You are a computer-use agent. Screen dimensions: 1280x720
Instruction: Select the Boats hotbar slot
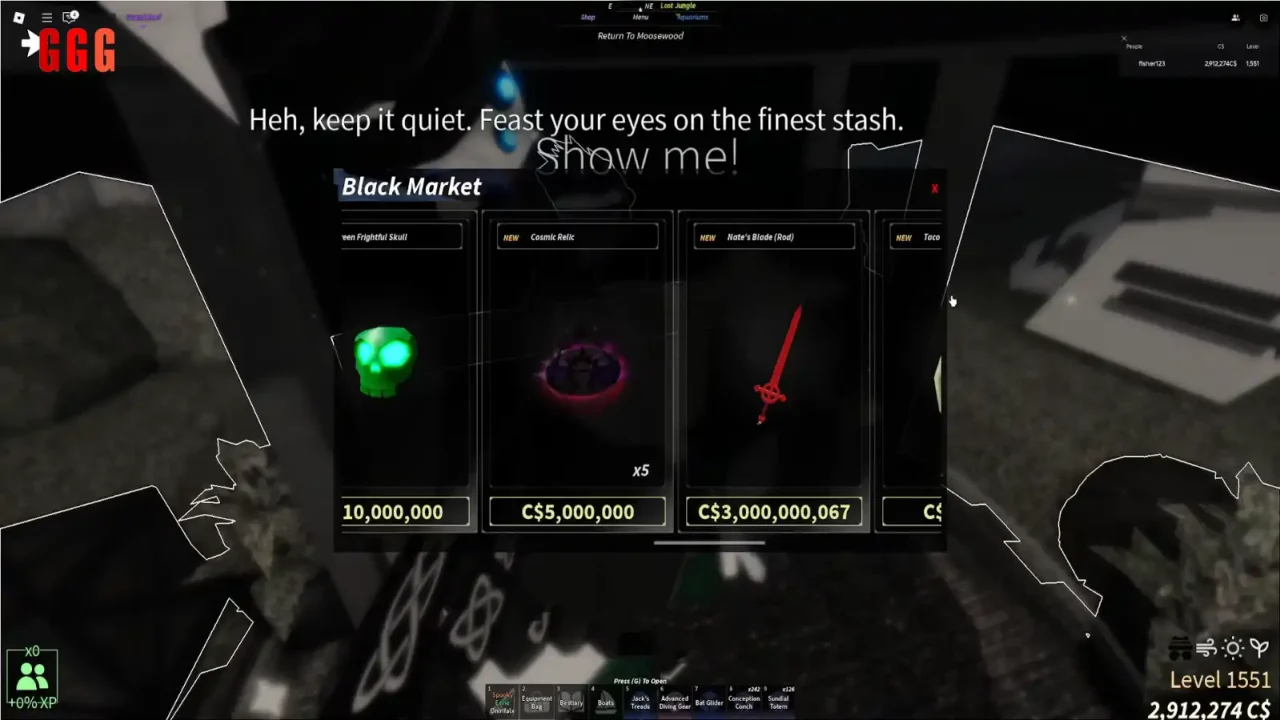606,701
